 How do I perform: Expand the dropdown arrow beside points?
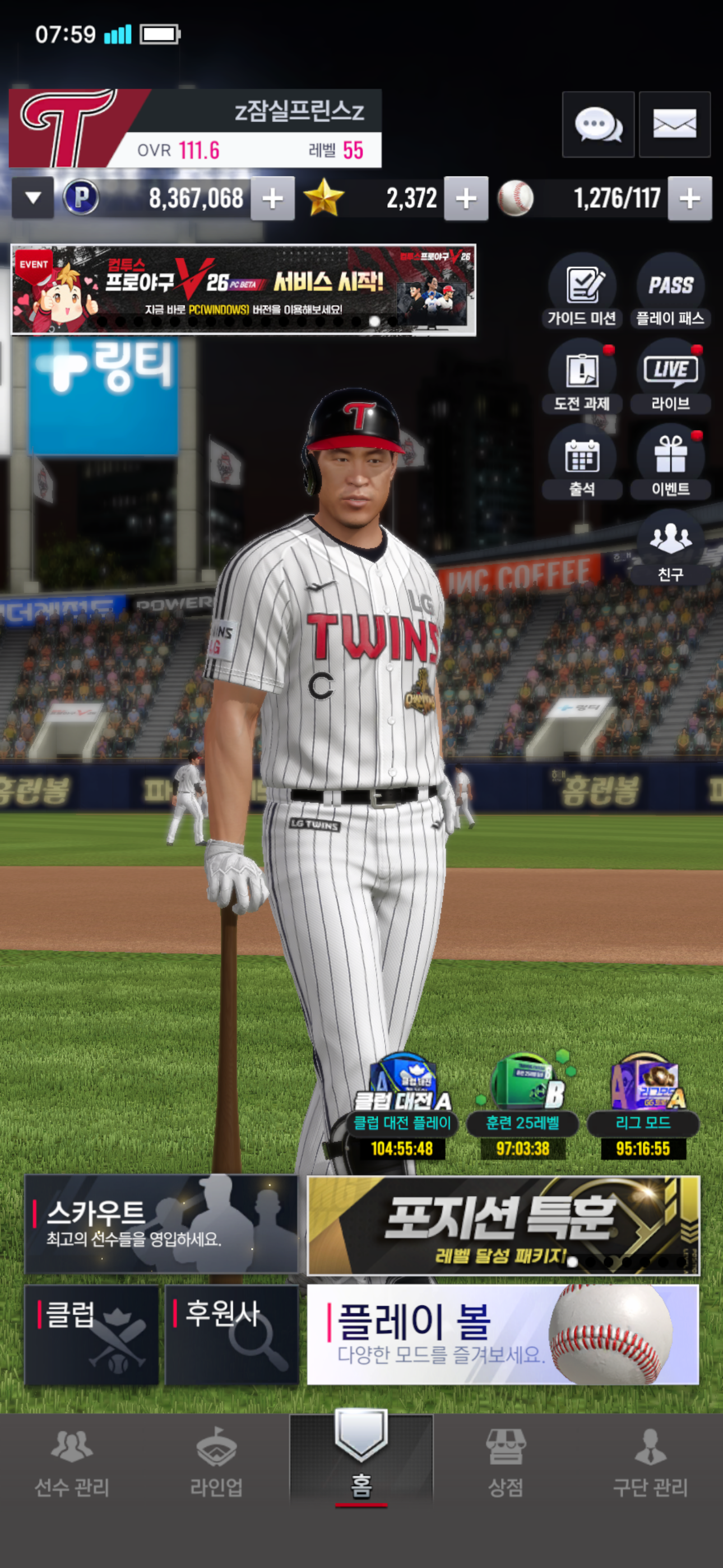pos(33,198)
